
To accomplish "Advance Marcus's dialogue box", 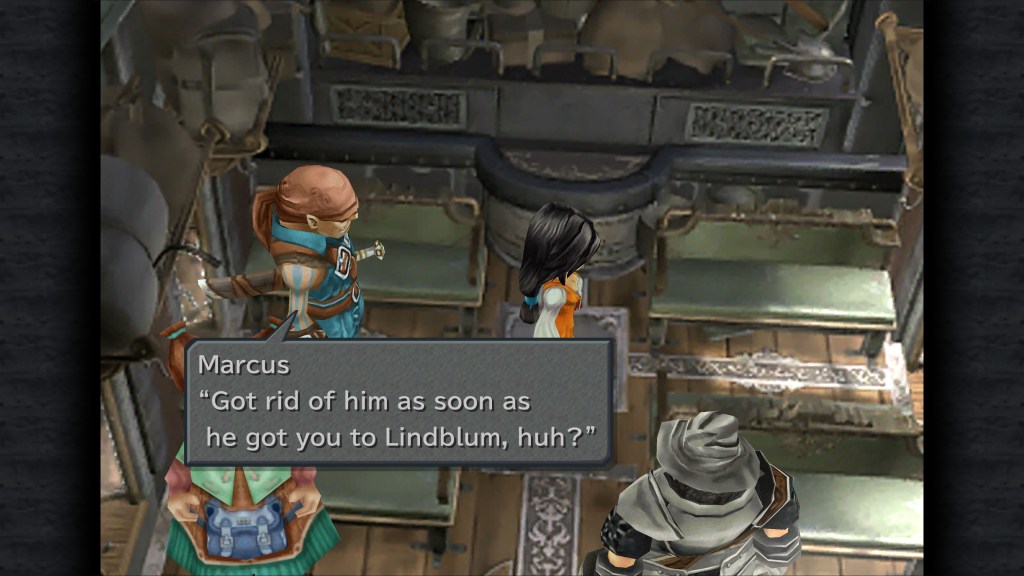I will point(399,403).
